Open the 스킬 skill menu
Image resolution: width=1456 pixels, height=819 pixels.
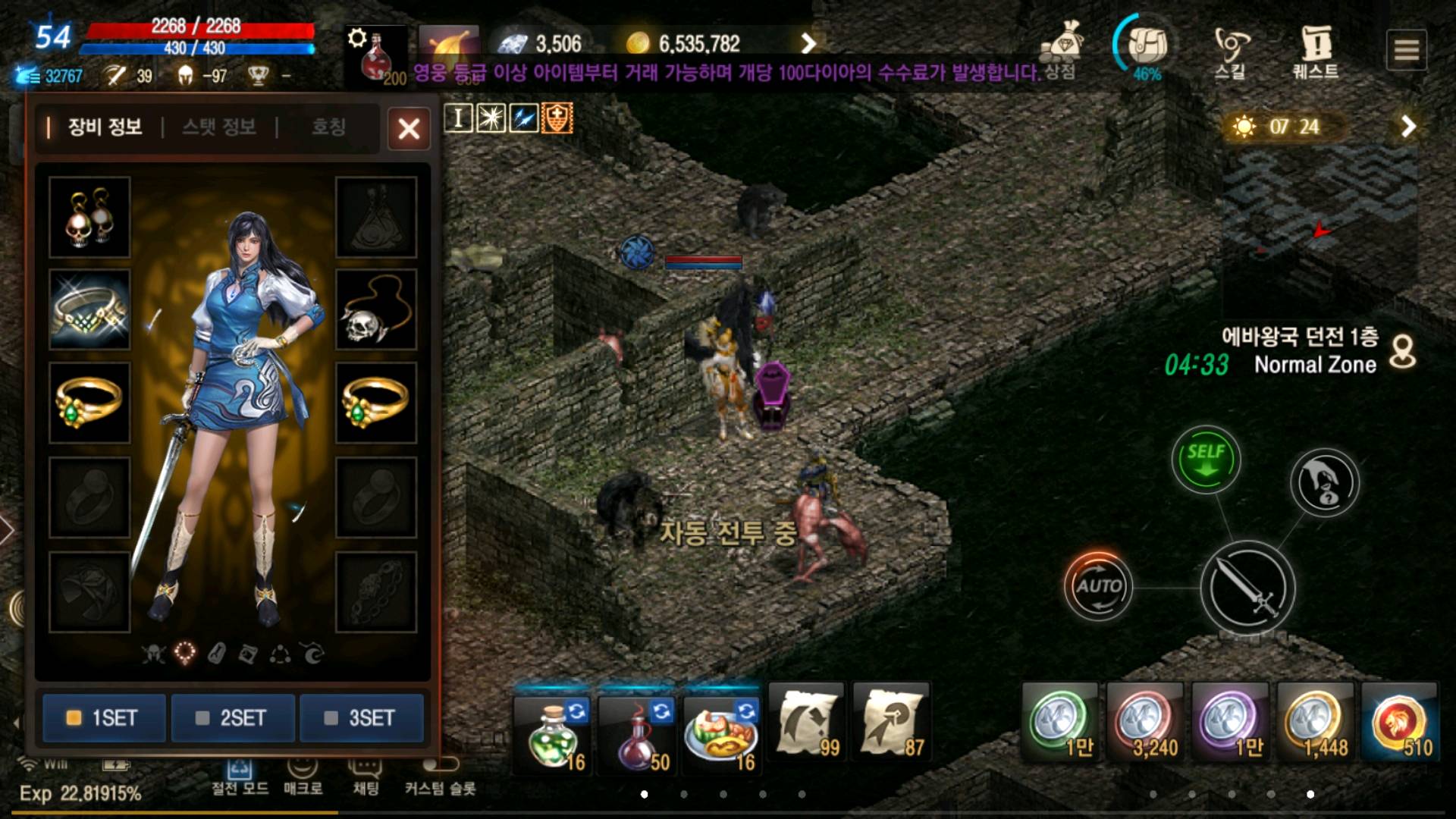[1230, 52]
